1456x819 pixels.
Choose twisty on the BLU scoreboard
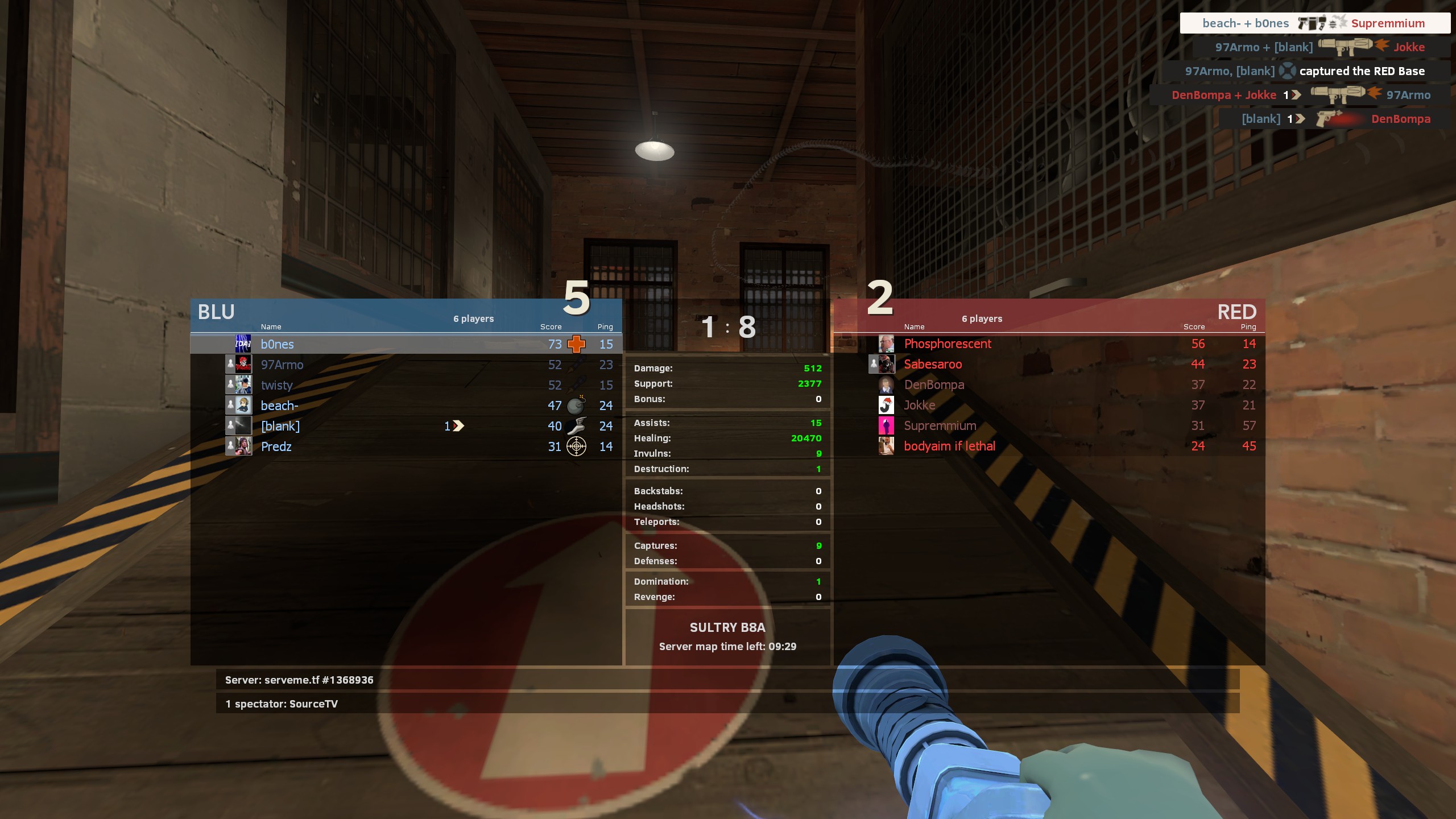[276, 385]
